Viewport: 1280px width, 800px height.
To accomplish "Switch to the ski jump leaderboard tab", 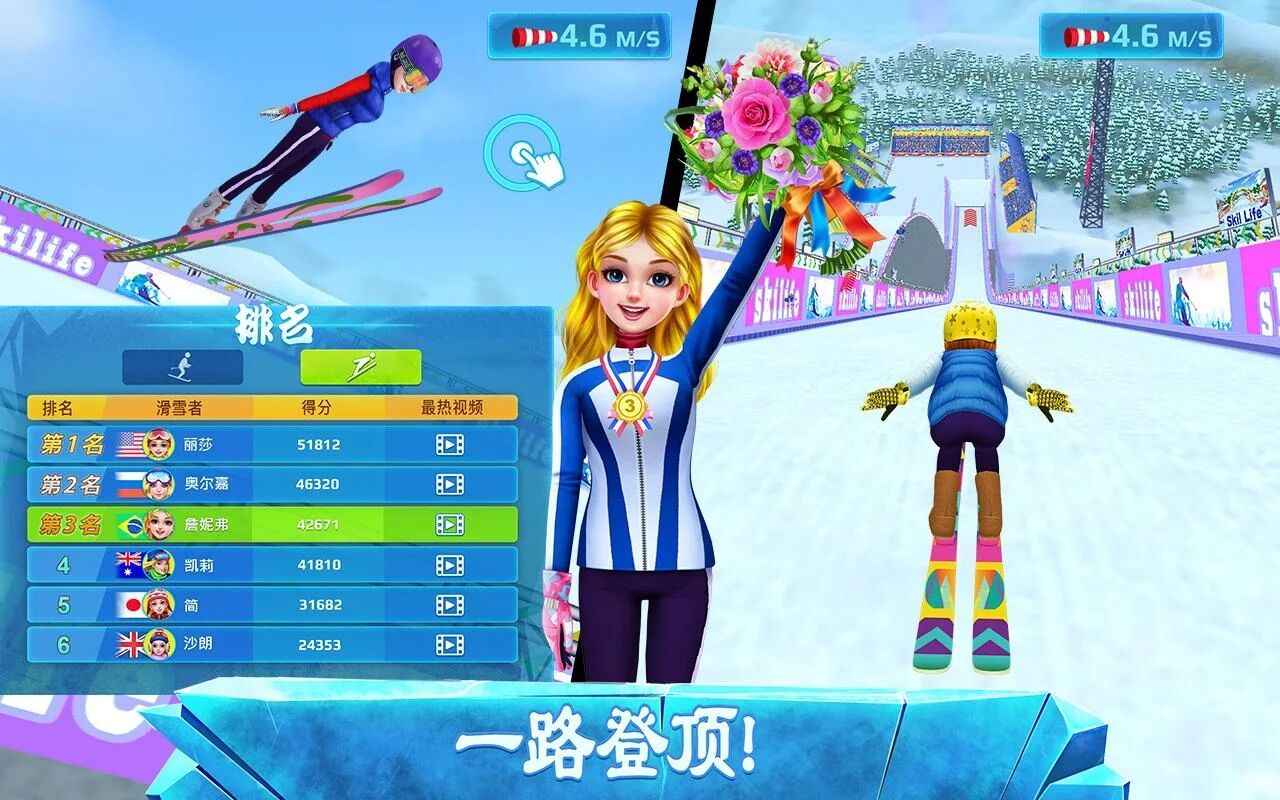I will [x=360, y=367].
